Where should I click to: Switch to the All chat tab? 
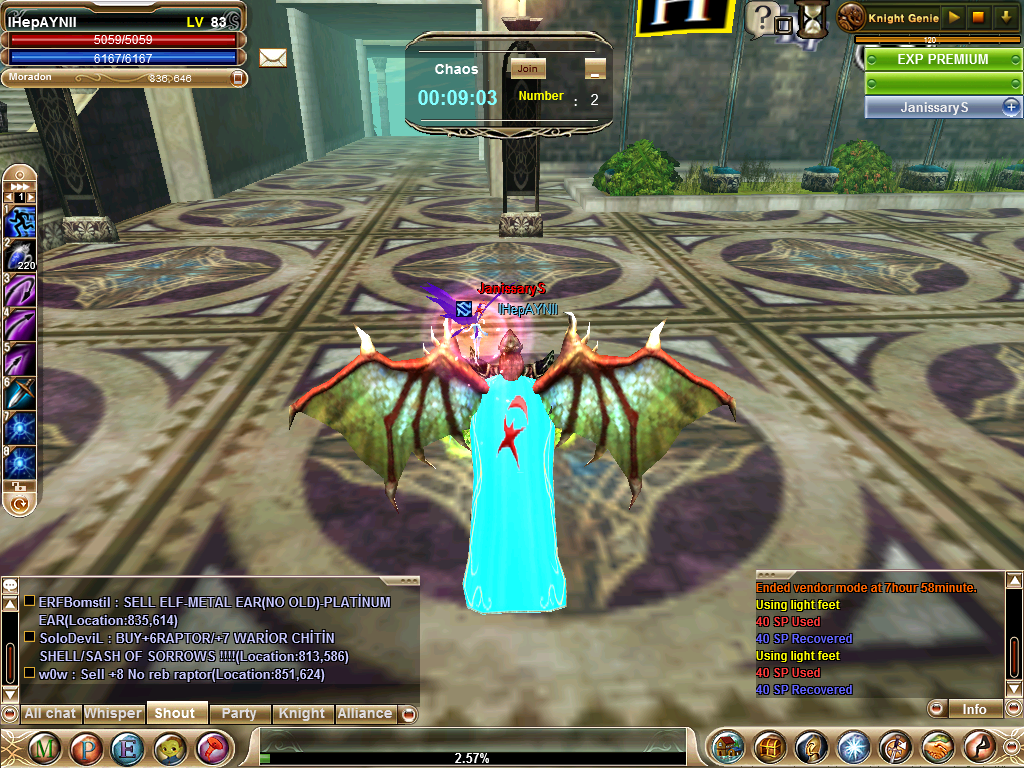[49, 713]
